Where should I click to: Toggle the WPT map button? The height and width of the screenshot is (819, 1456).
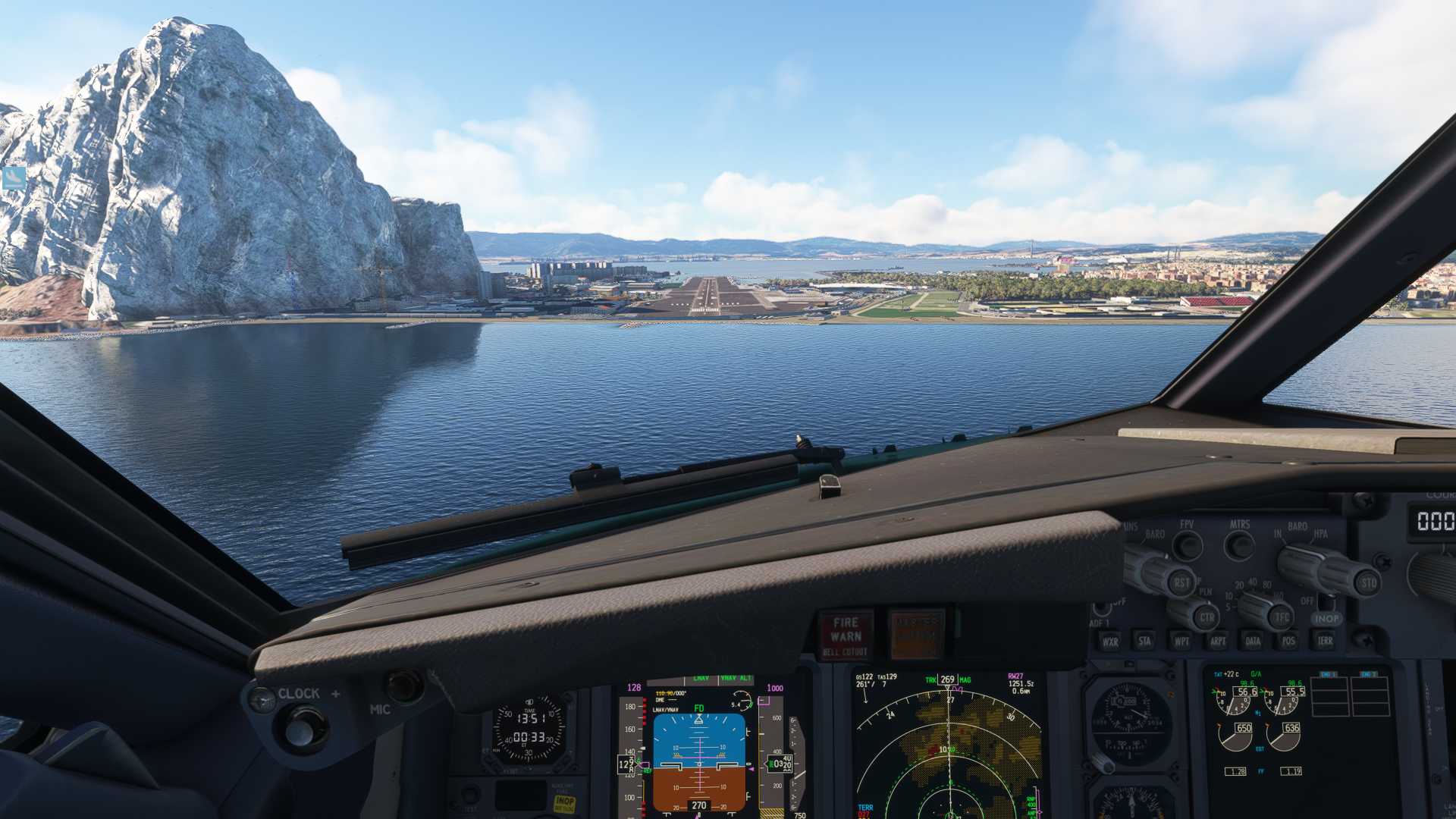[1181, 642]
